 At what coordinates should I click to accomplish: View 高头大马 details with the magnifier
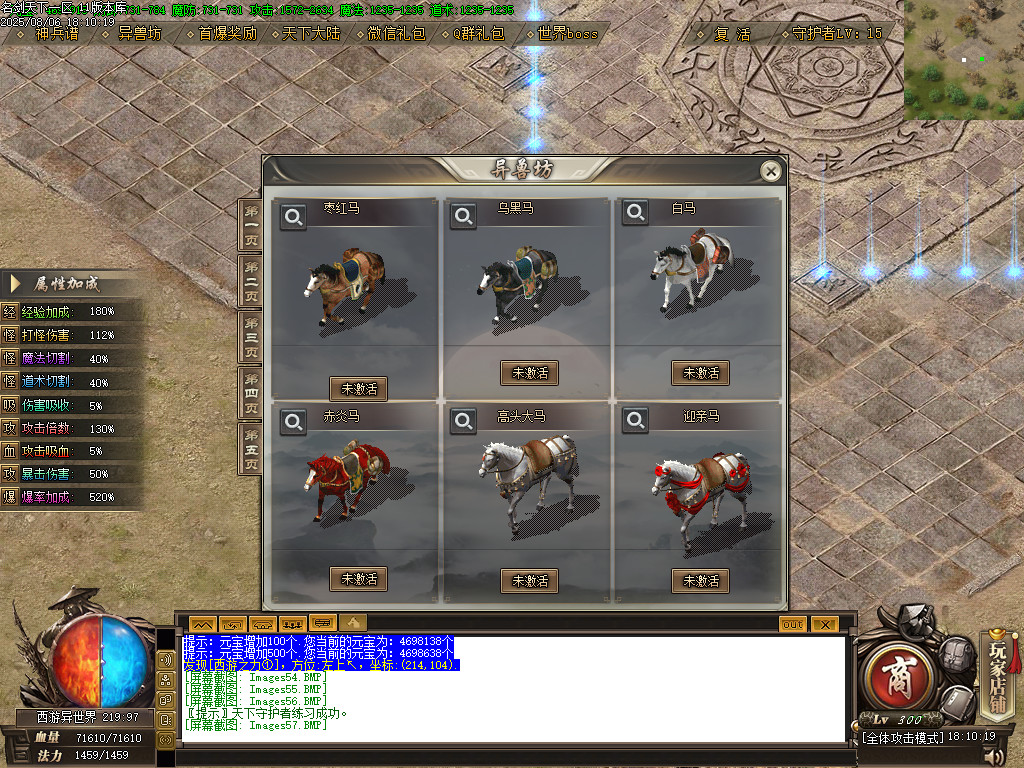[x=463, y=423]
